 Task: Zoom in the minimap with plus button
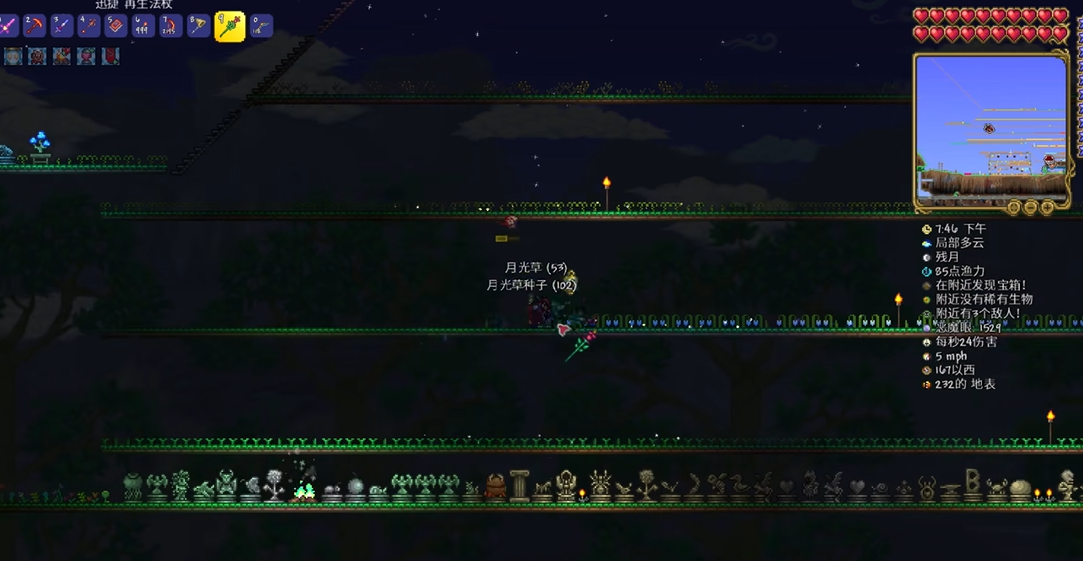[x=1047, y=208]
